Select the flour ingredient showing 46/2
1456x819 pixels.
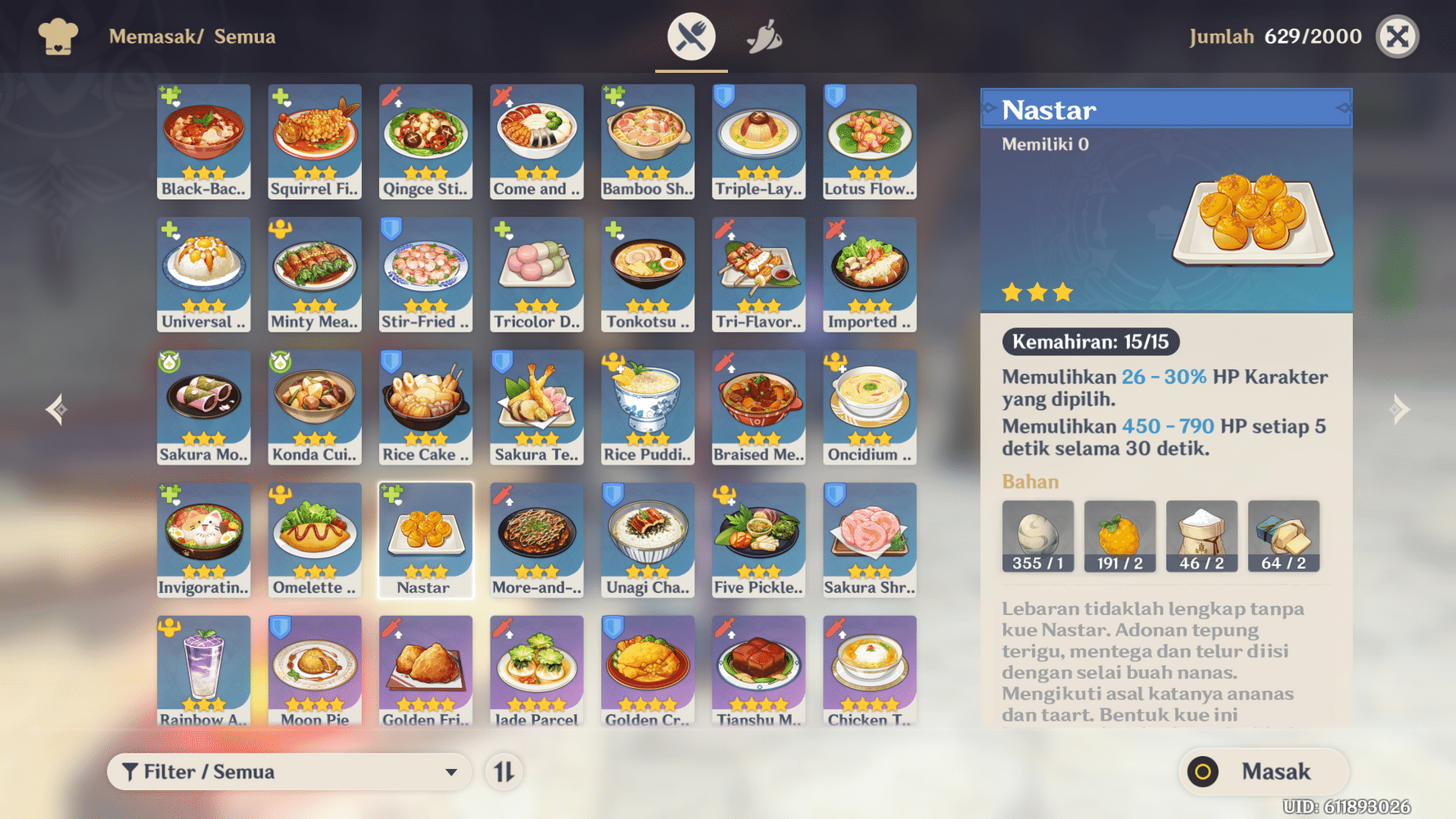coord(1201,536)
